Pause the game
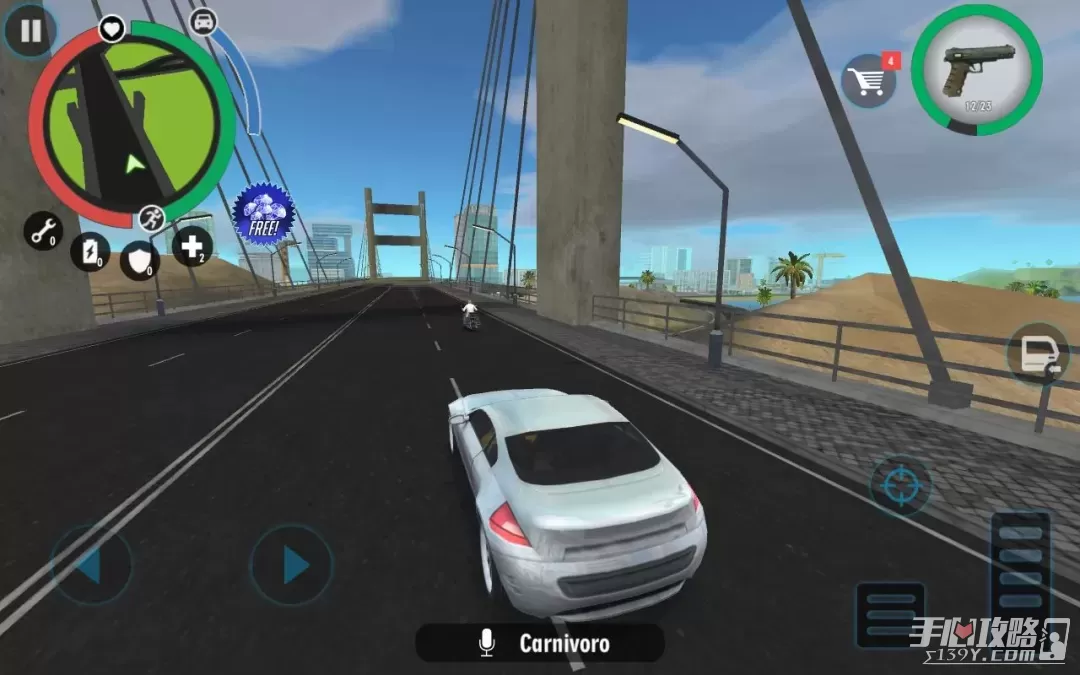Image resolution: width=1080 pixels, height=675 pixels. (x=31, y=31)
